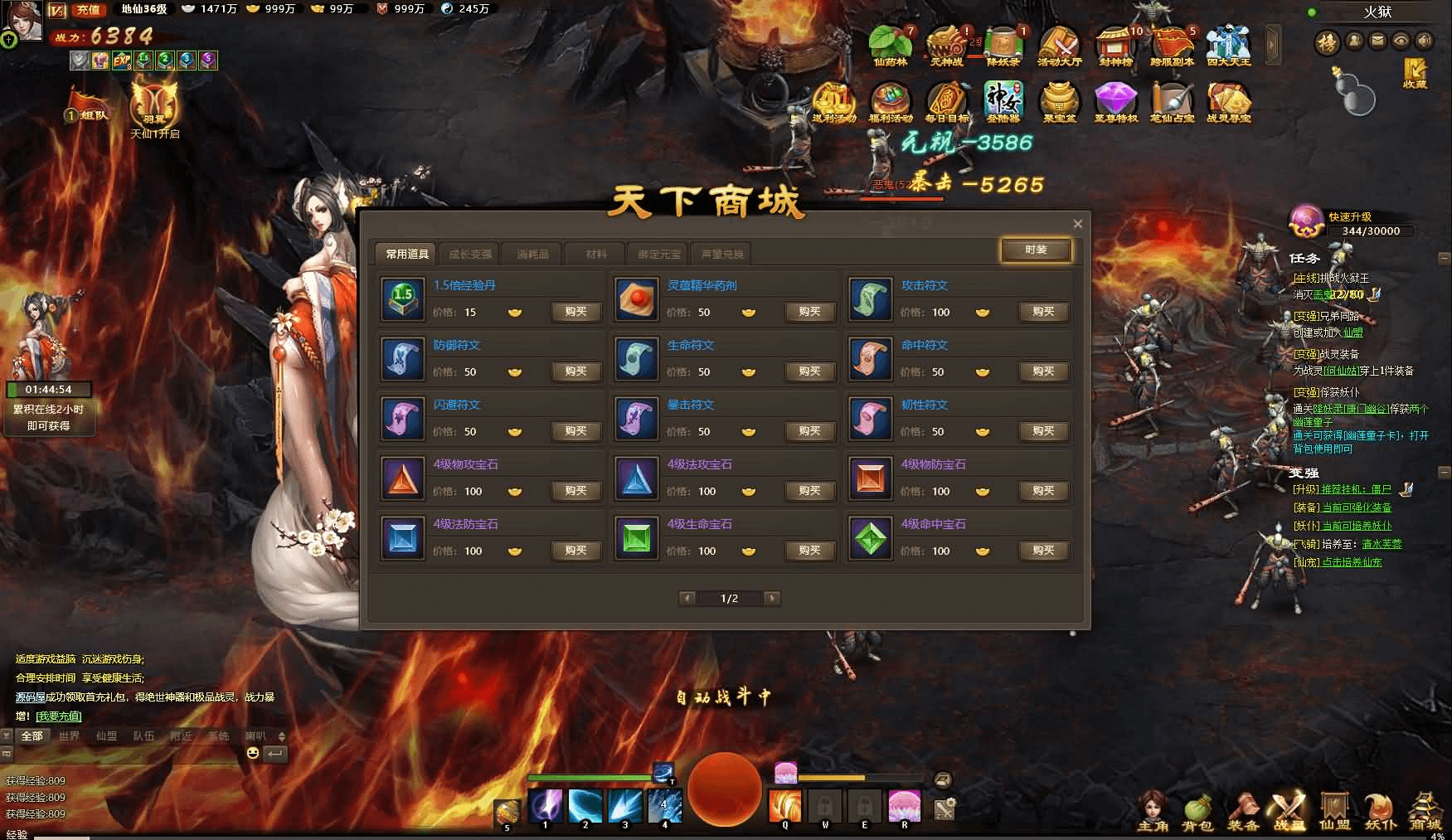Open the 仙盟 guild menu
The height and width of the screenshot is (840, 1452).
pos(1334,811)
